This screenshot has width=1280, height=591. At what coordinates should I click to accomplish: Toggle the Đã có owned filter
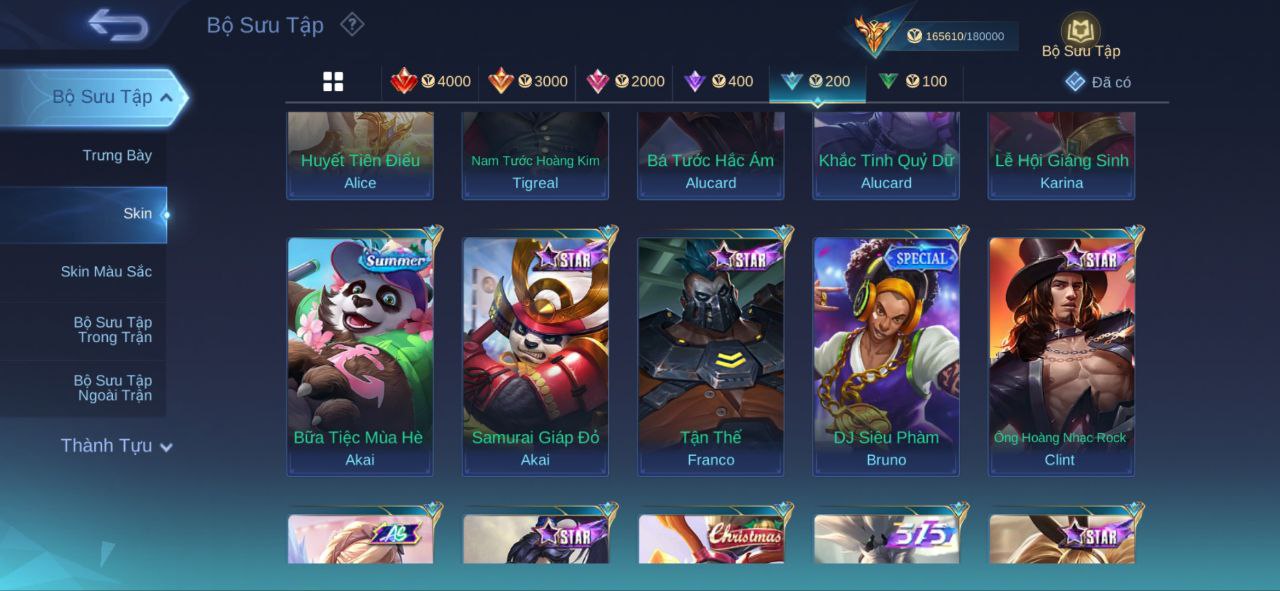tap(1098, 82)
